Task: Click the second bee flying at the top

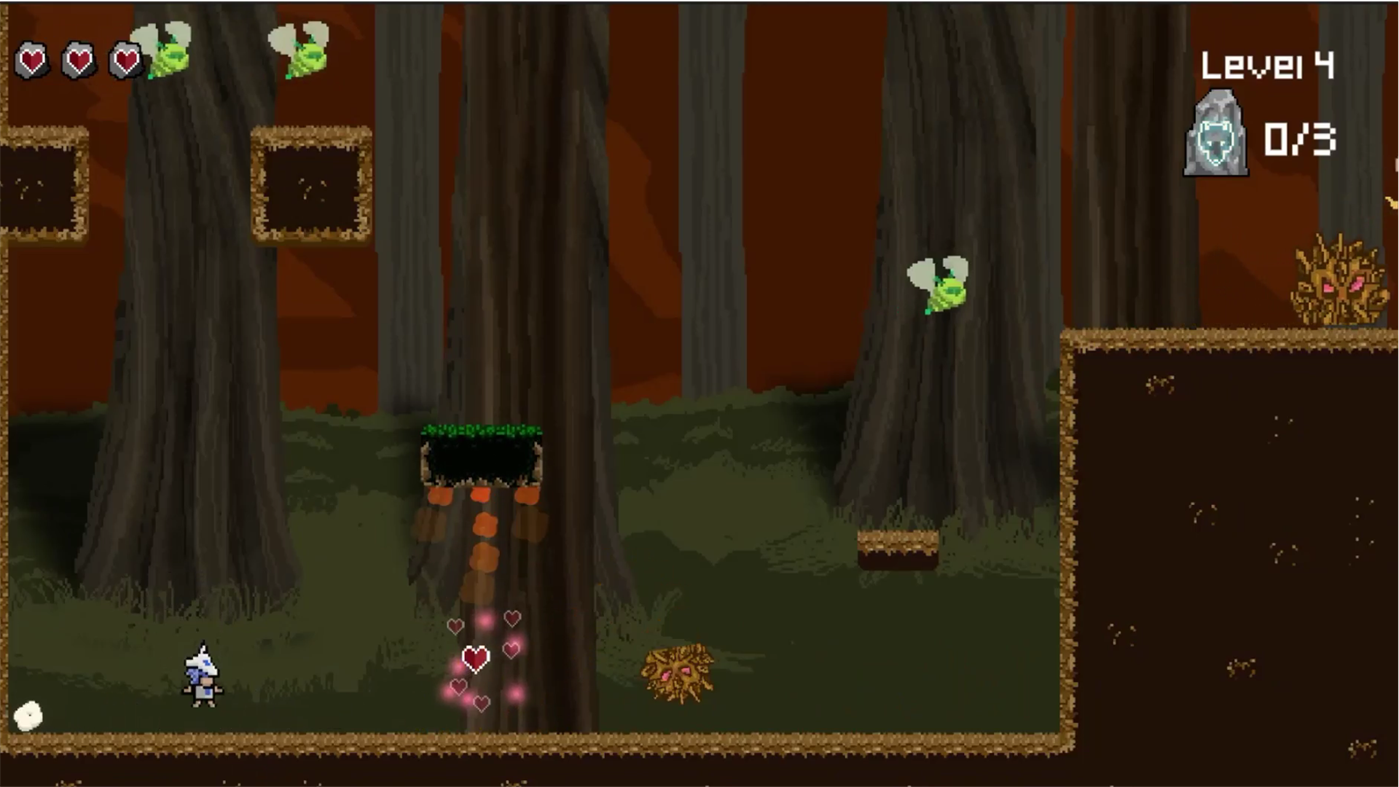Action: (300, 50)
